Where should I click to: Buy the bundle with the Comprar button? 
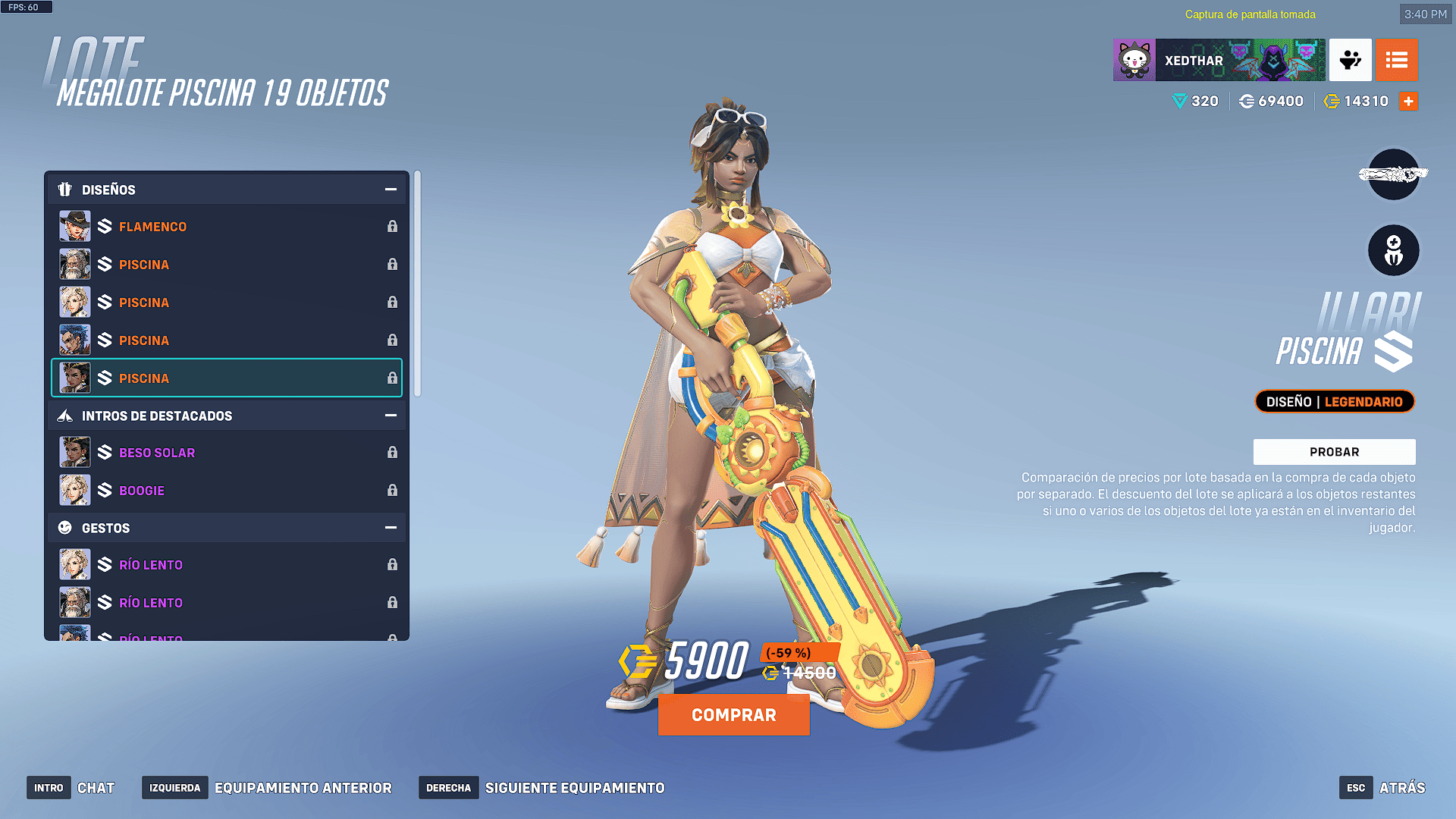coord(733,715)
